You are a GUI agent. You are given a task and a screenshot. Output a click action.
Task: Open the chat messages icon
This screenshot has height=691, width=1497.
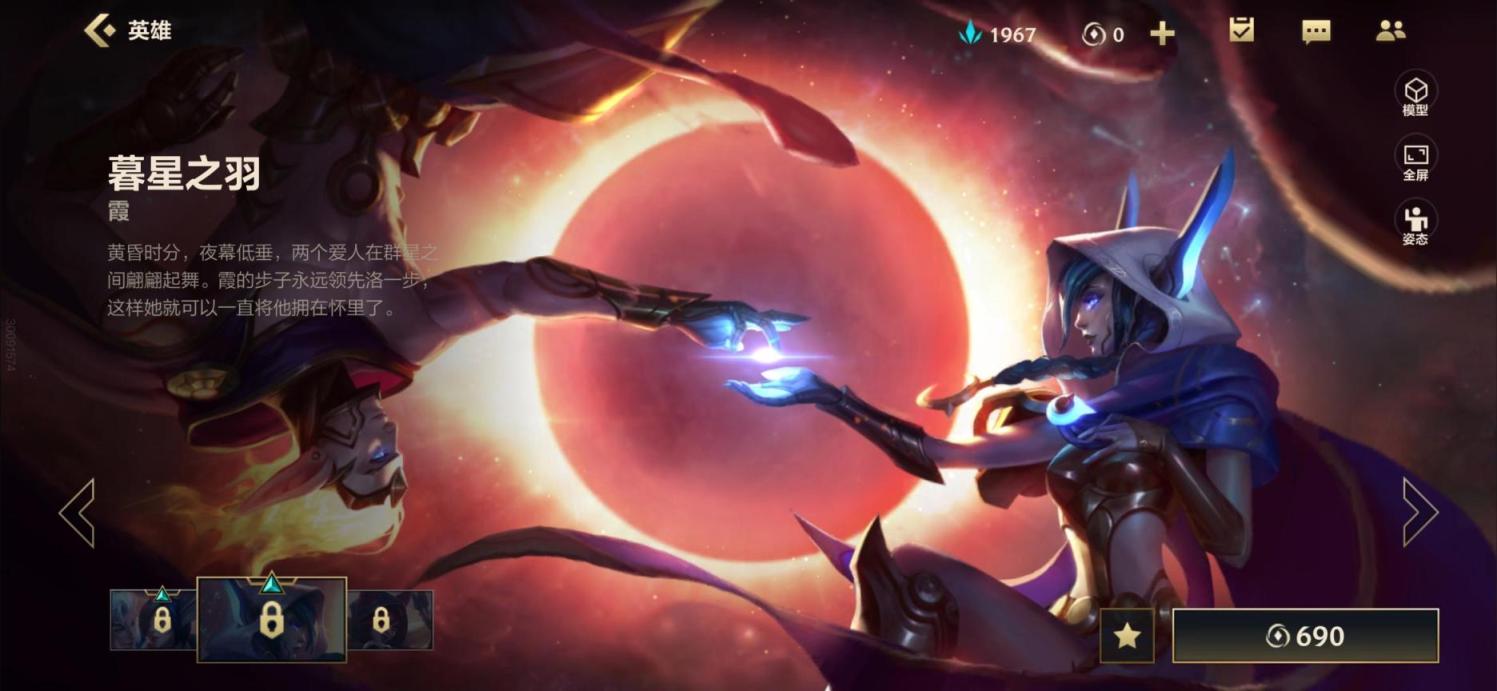pos(1316,32)
